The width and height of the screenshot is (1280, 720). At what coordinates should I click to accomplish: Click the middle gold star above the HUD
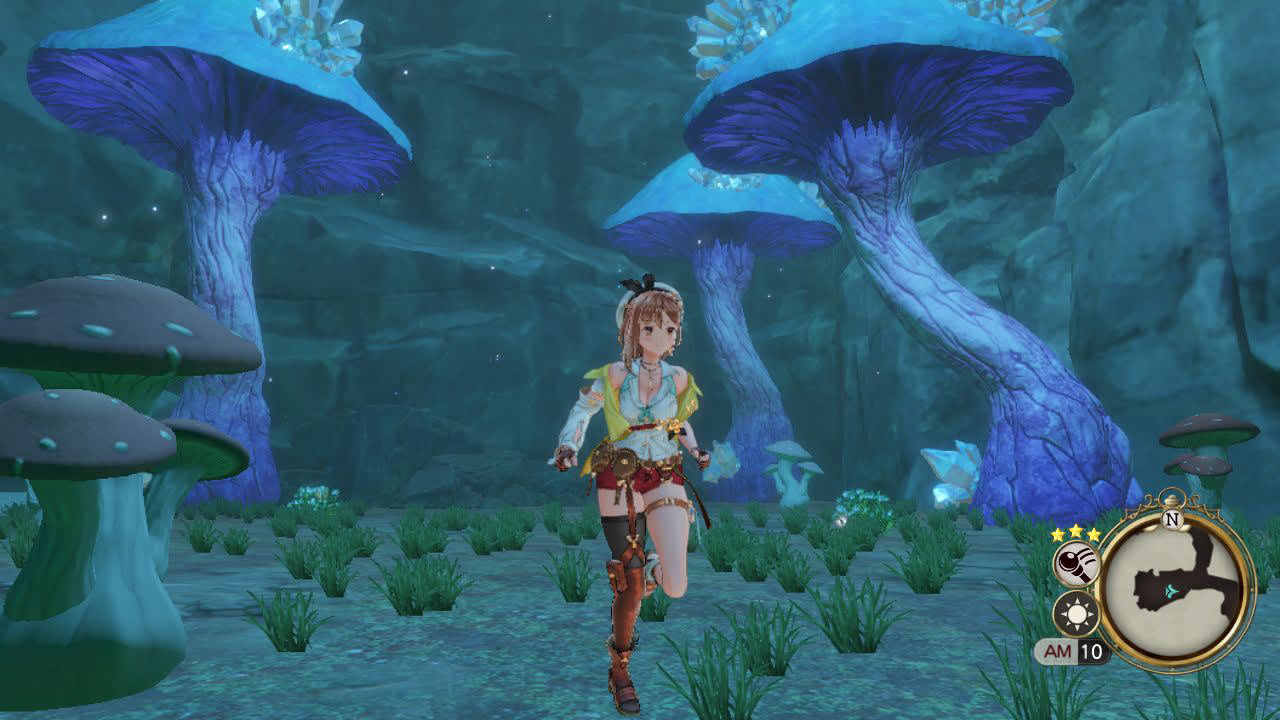tap(1076, 531)
